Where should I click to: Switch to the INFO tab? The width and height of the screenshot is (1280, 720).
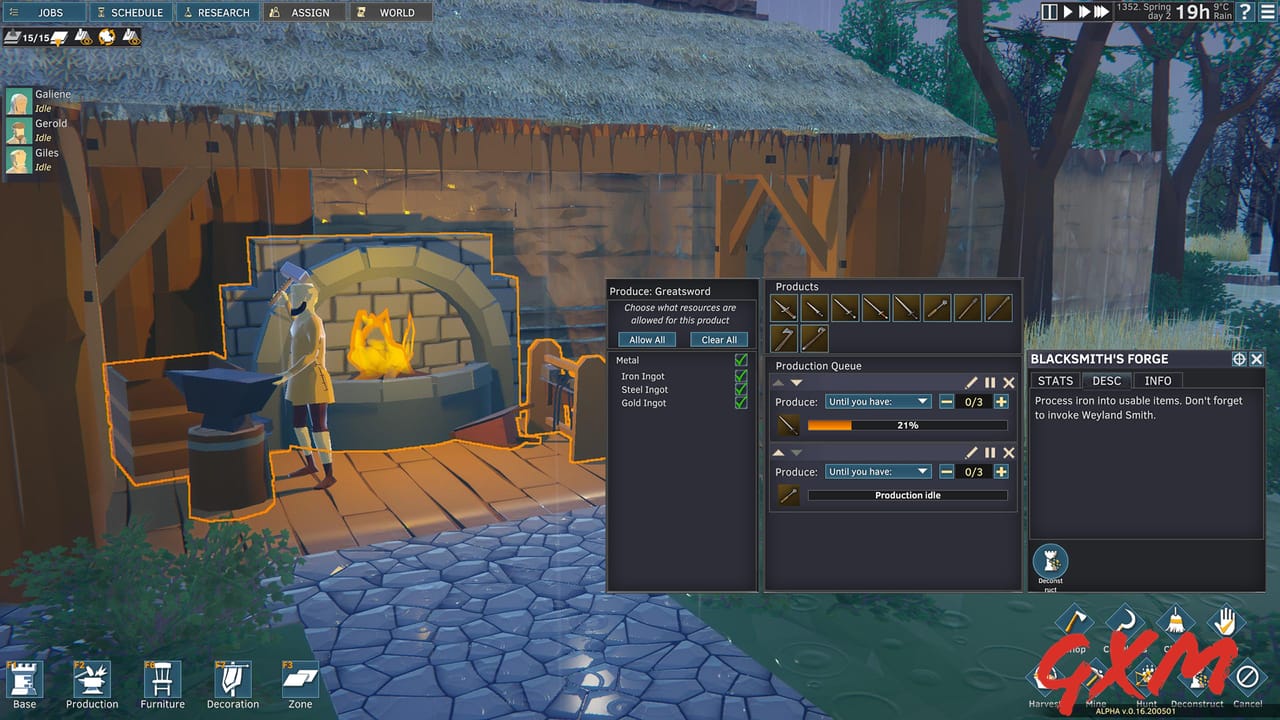point(1159,380)
